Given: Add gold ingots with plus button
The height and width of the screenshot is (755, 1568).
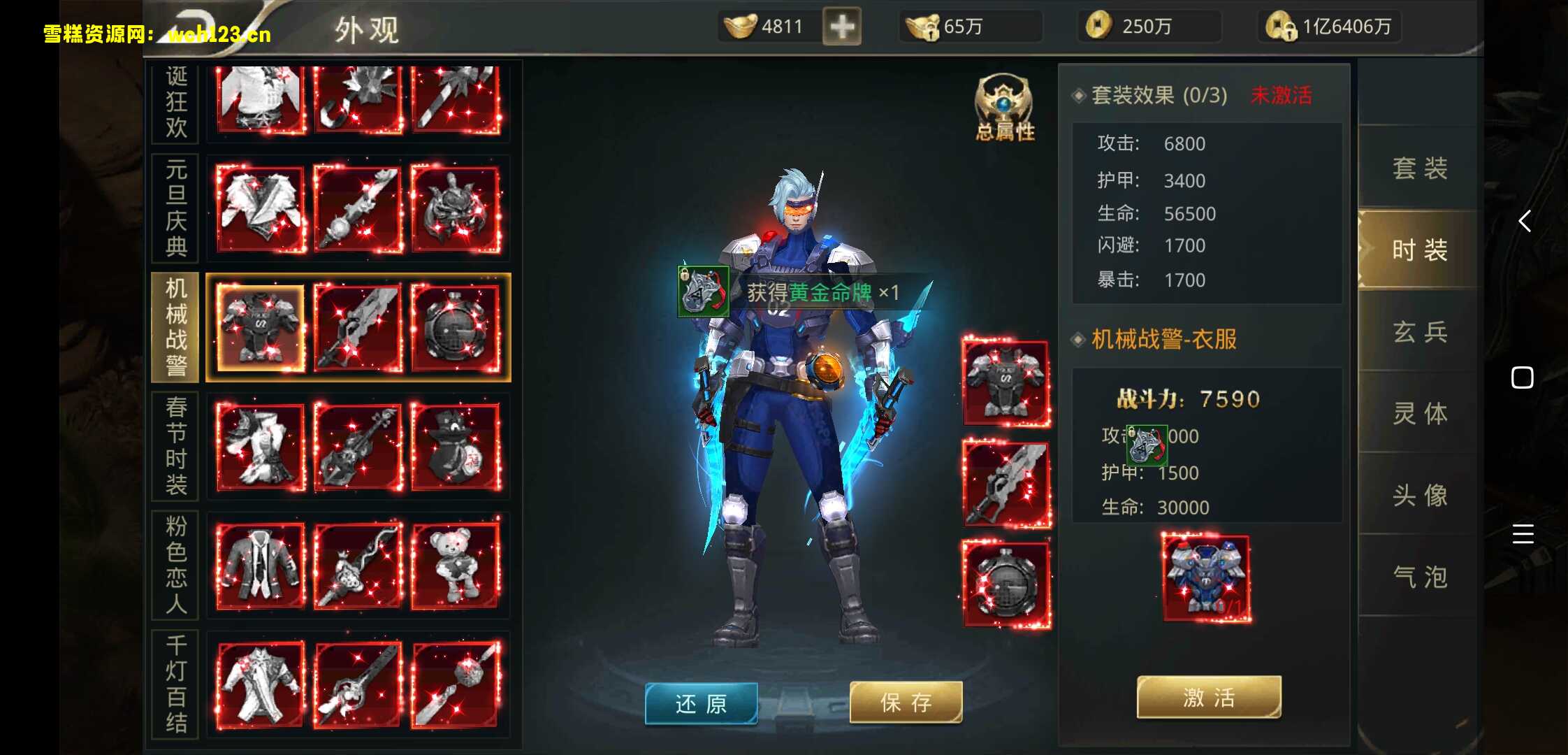Looking at the screenshot, I should click(841, 27).
